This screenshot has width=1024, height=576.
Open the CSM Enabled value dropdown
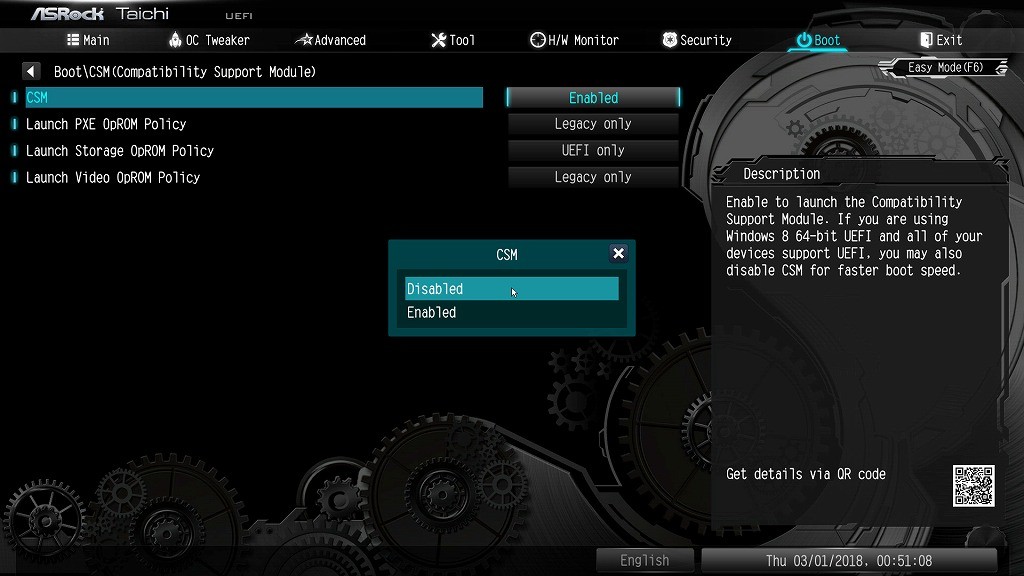[593, 98]
